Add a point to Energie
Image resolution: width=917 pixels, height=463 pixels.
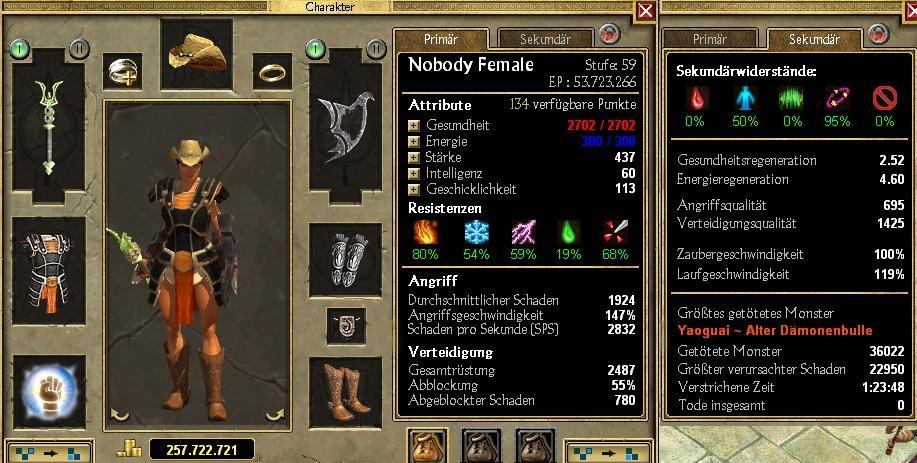pyautogui.click(x=414, y=142)
